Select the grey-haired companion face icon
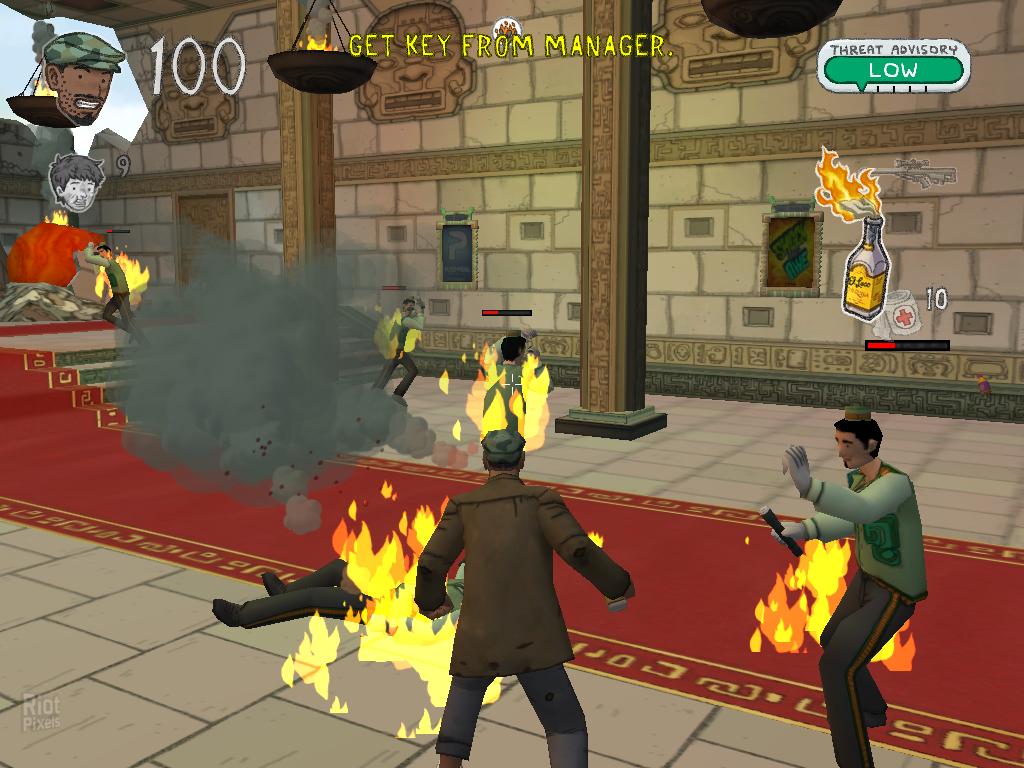 click(77, 183)
